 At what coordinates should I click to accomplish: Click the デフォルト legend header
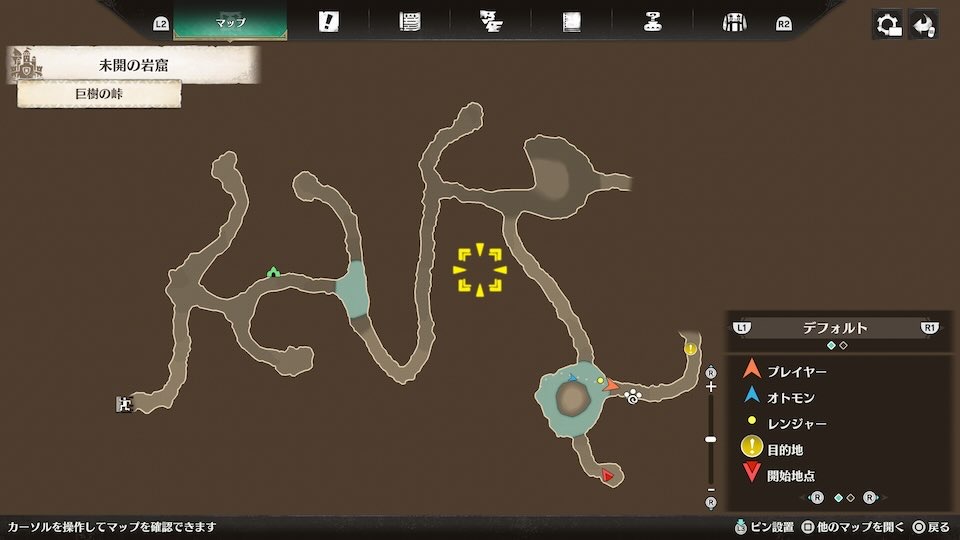click(835, 327)
